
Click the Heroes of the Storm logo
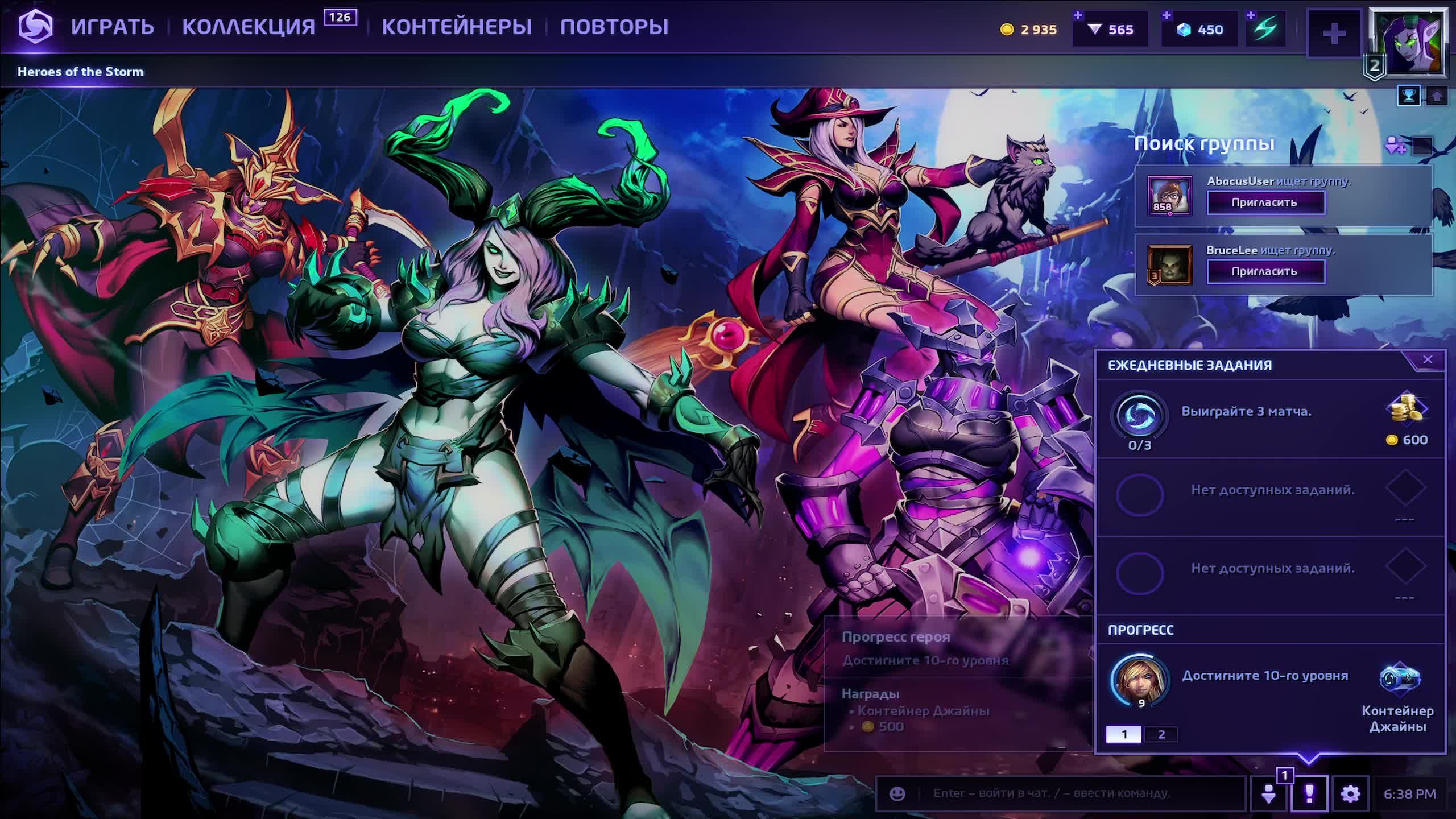35,27
